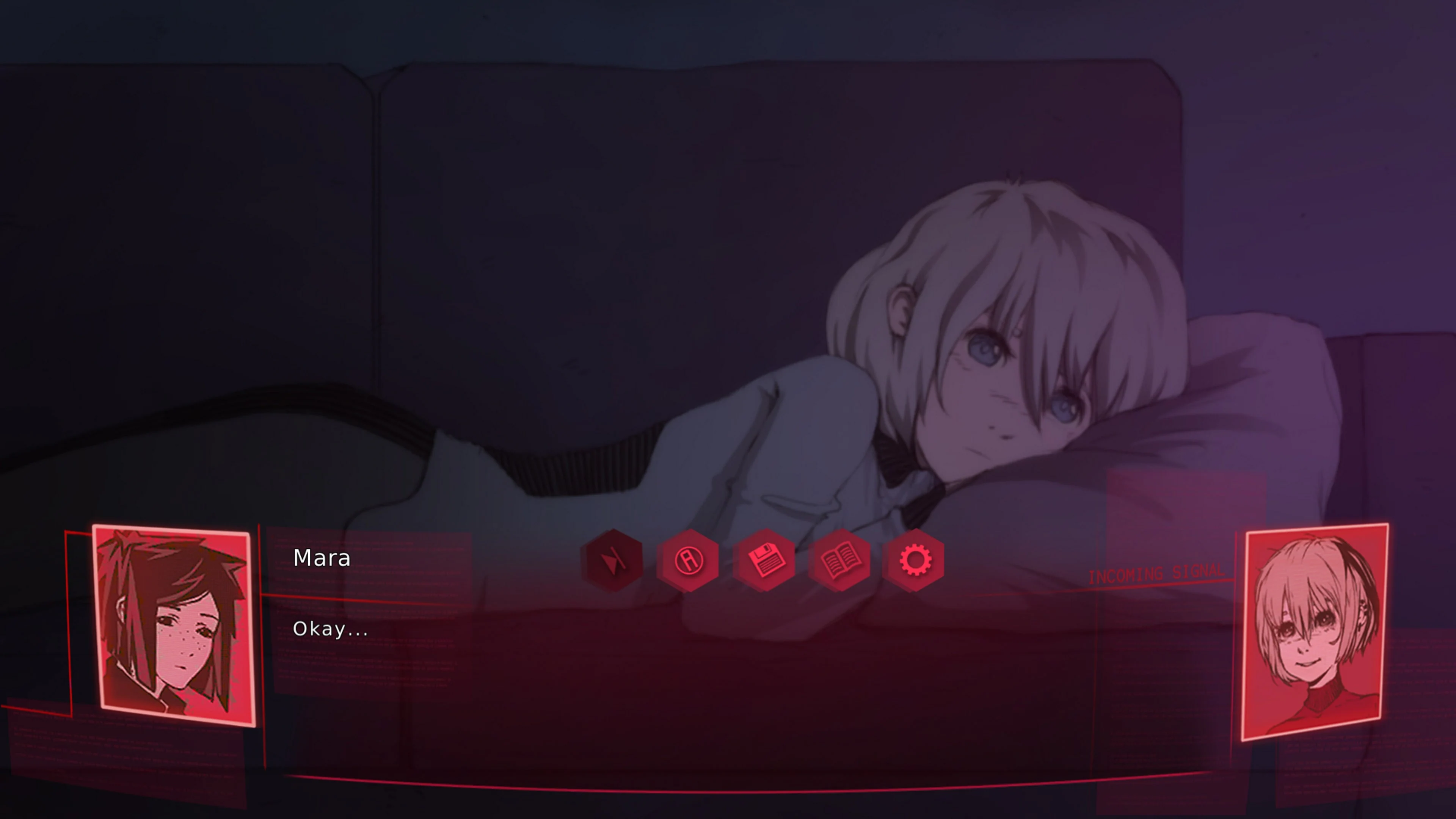Viewport: 1456px width, 819px height.
Task: Open the save menu via the floppy disk icon
Action: point(764,560)
